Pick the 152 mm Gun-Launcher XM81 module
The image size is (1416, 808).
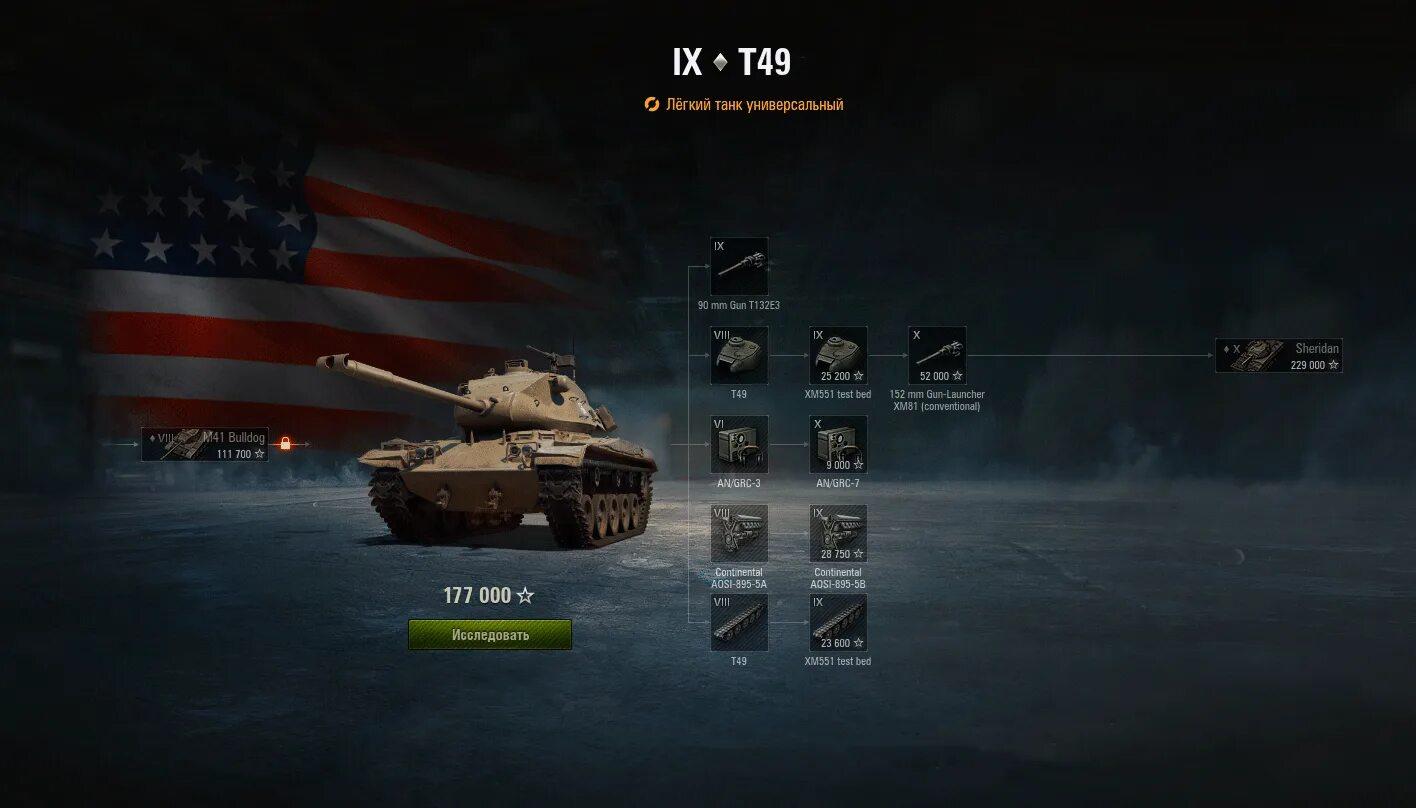click(x=937, y=355)
